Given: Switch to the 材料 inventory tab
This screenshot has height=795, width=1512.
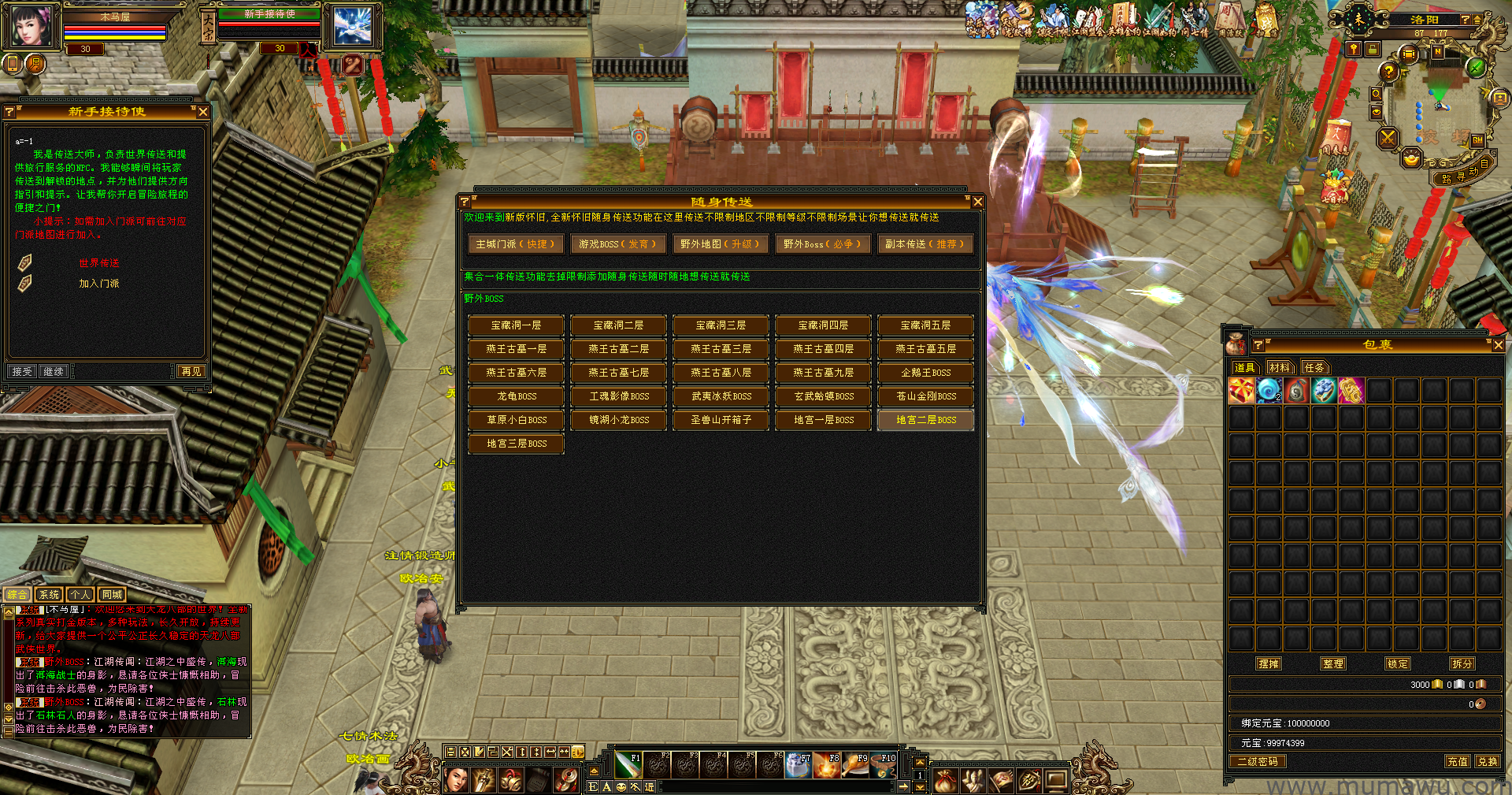Looking at the screenshot, I should tap(1280, 367).
